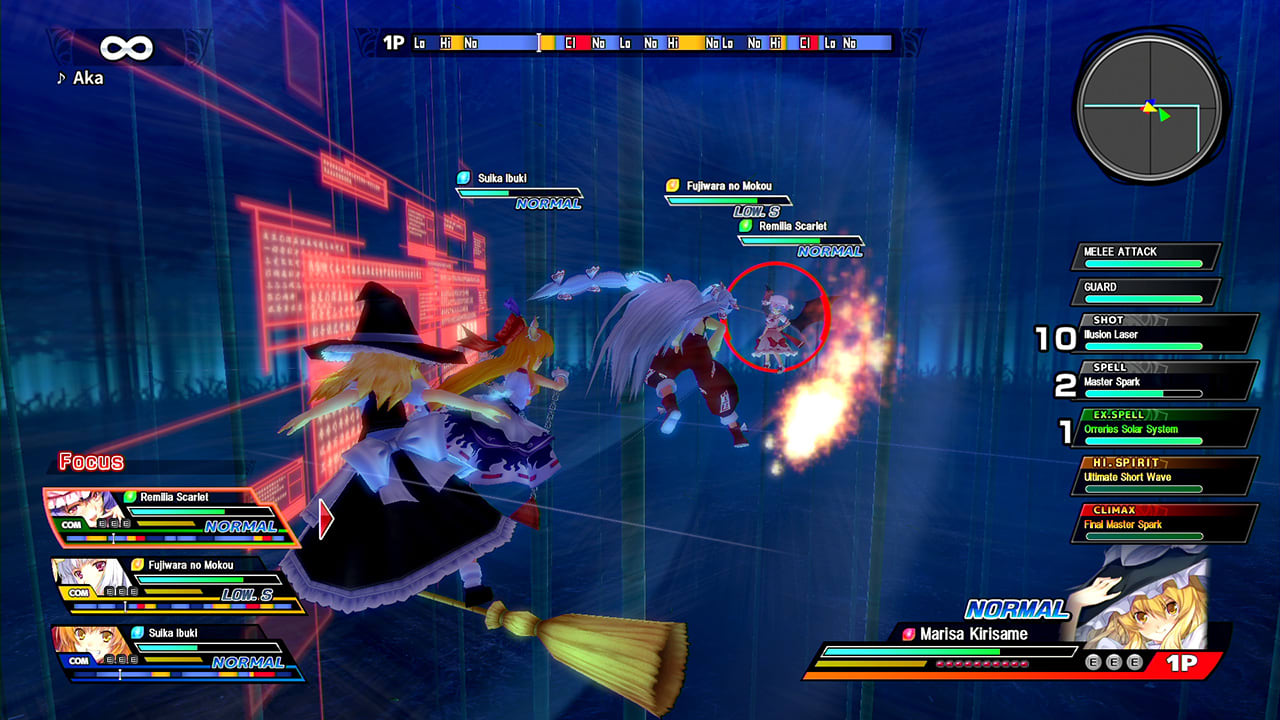Open the minimap compass
The height and width of the screenshot is (720, 1280).
pos(1148,103)
